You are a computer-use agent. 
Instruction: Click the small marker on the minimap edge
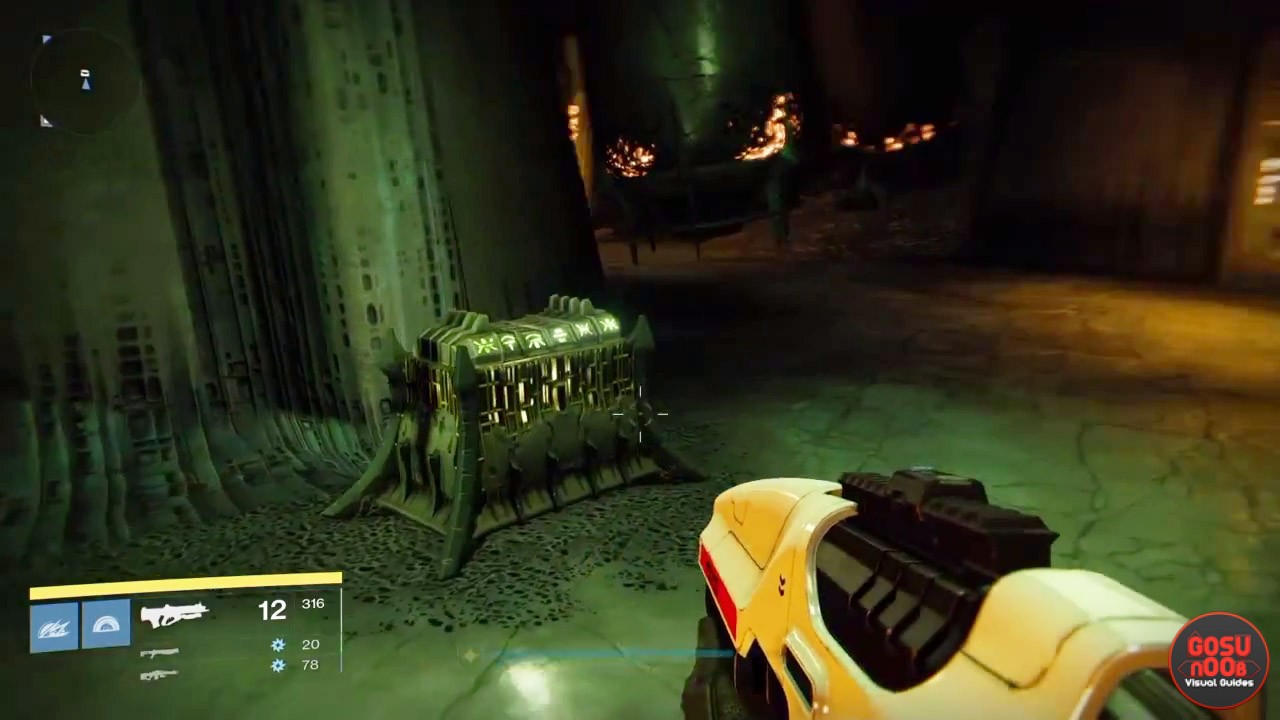46,120
